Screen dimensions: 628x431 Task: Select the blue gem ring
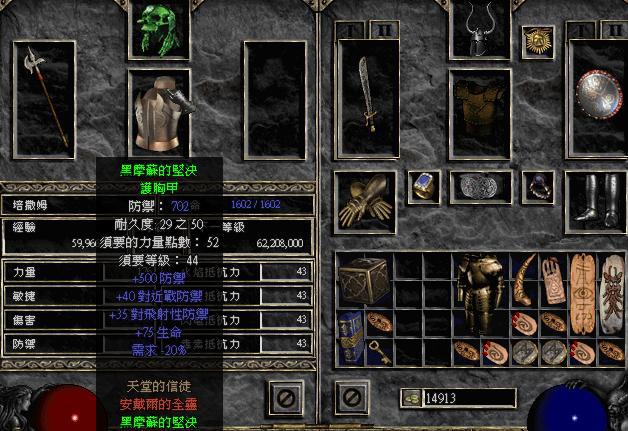[424, 186]
